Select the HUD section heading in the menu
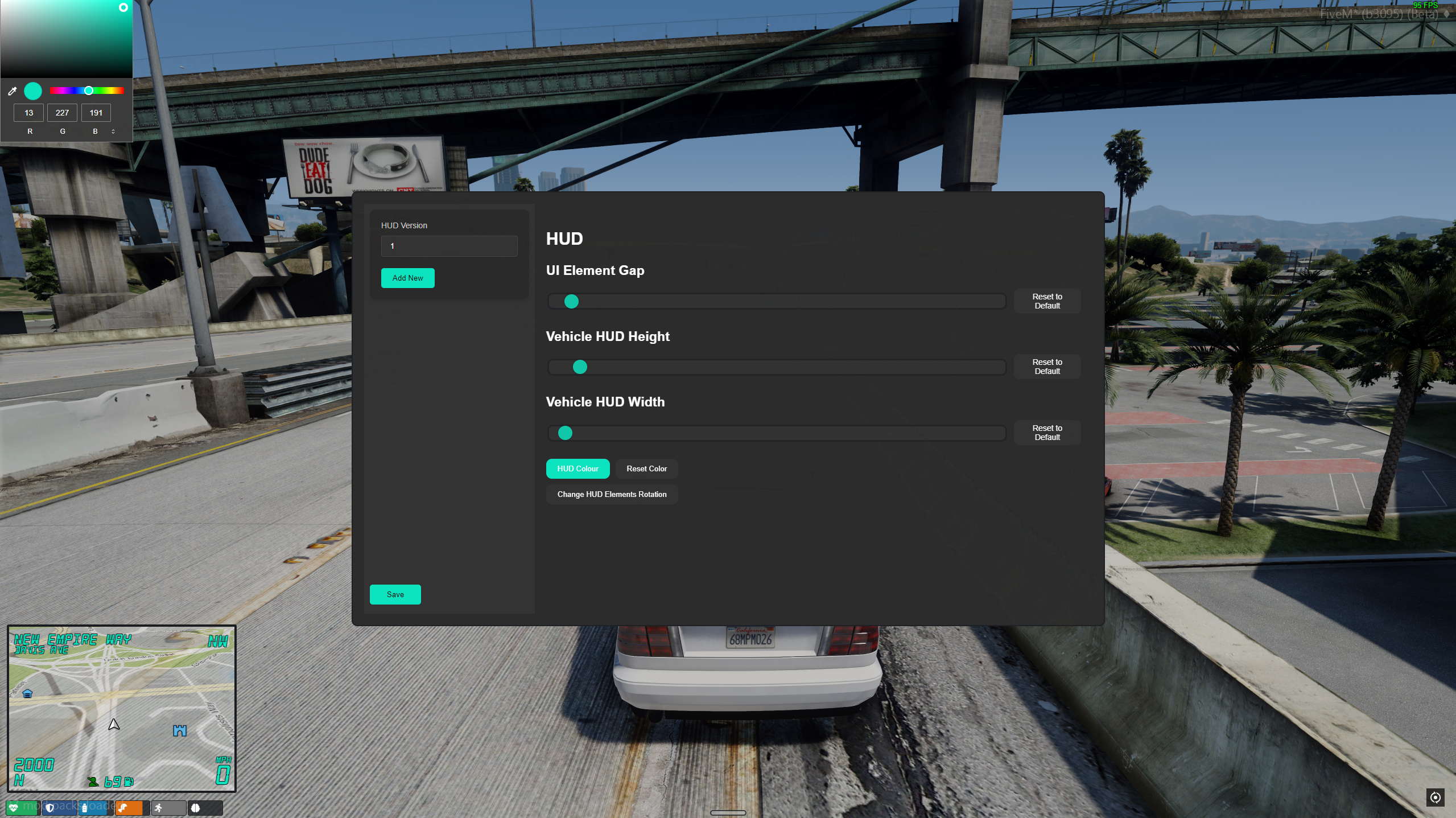The width and height of the screenshot is (1456, 818). [x=564, y=239]
